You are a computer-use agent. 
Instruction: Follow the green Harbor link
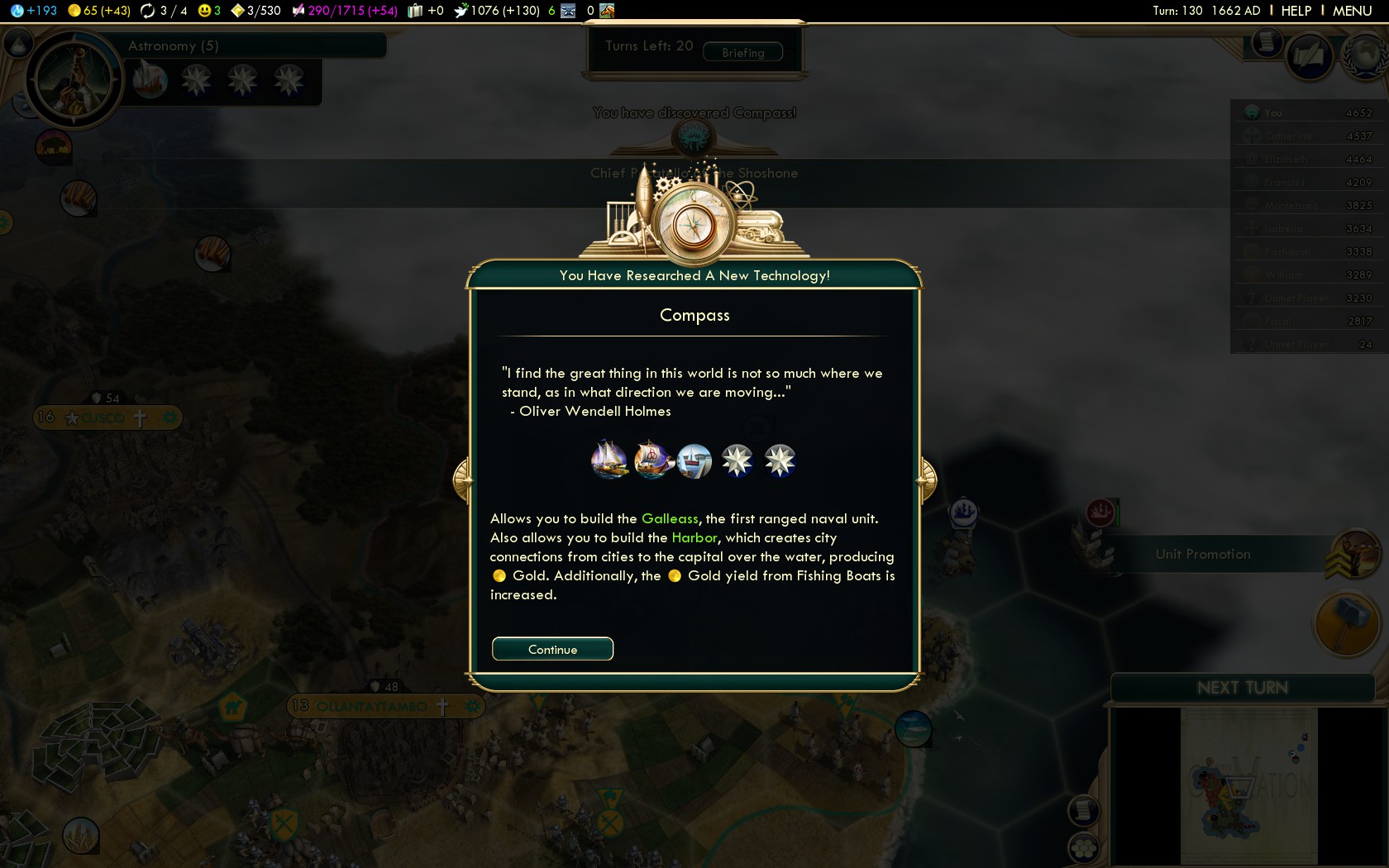pos(694,537)
